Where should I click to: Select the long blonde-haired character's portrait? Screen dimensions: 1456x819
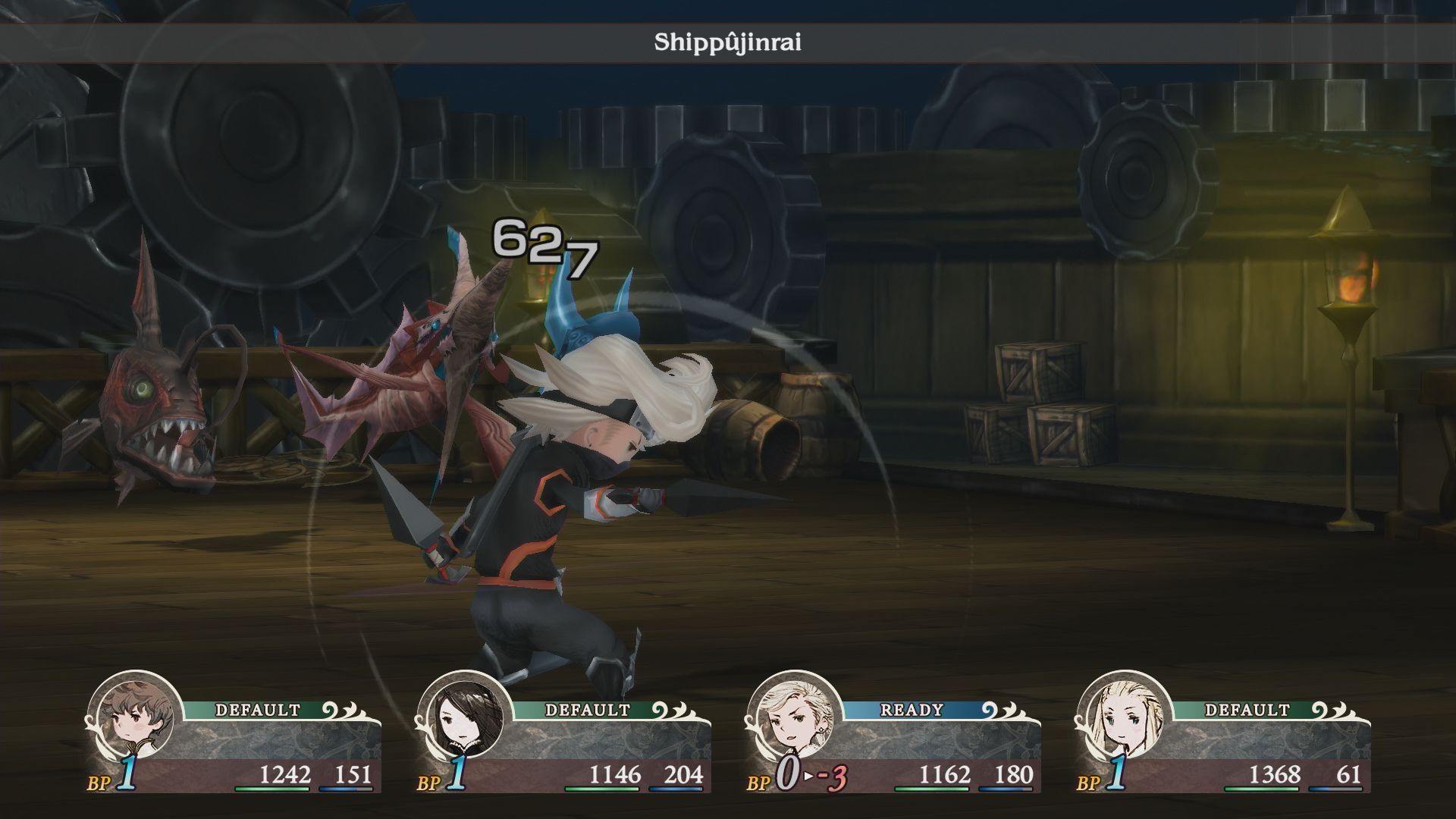[x=1124, y=719]
